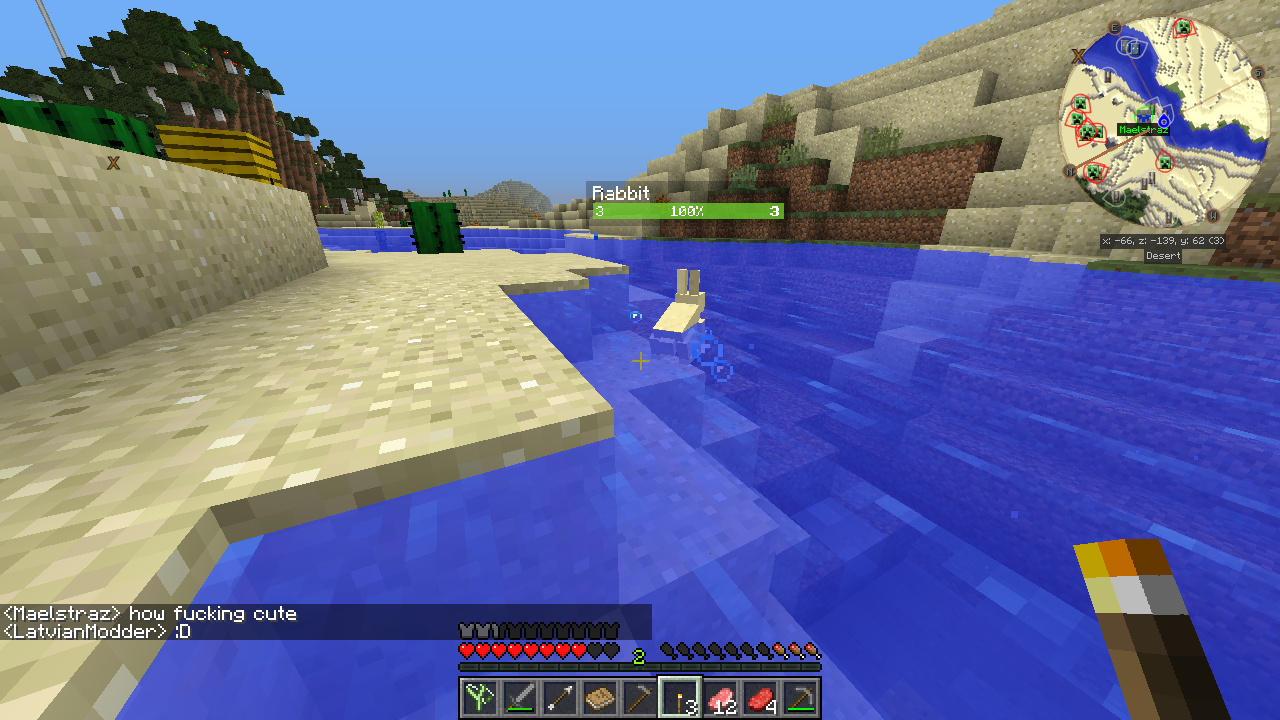The image size is (1280, 720).
Task: Select the orange X waypoint beside minimap
Action: coord(1080,56)
